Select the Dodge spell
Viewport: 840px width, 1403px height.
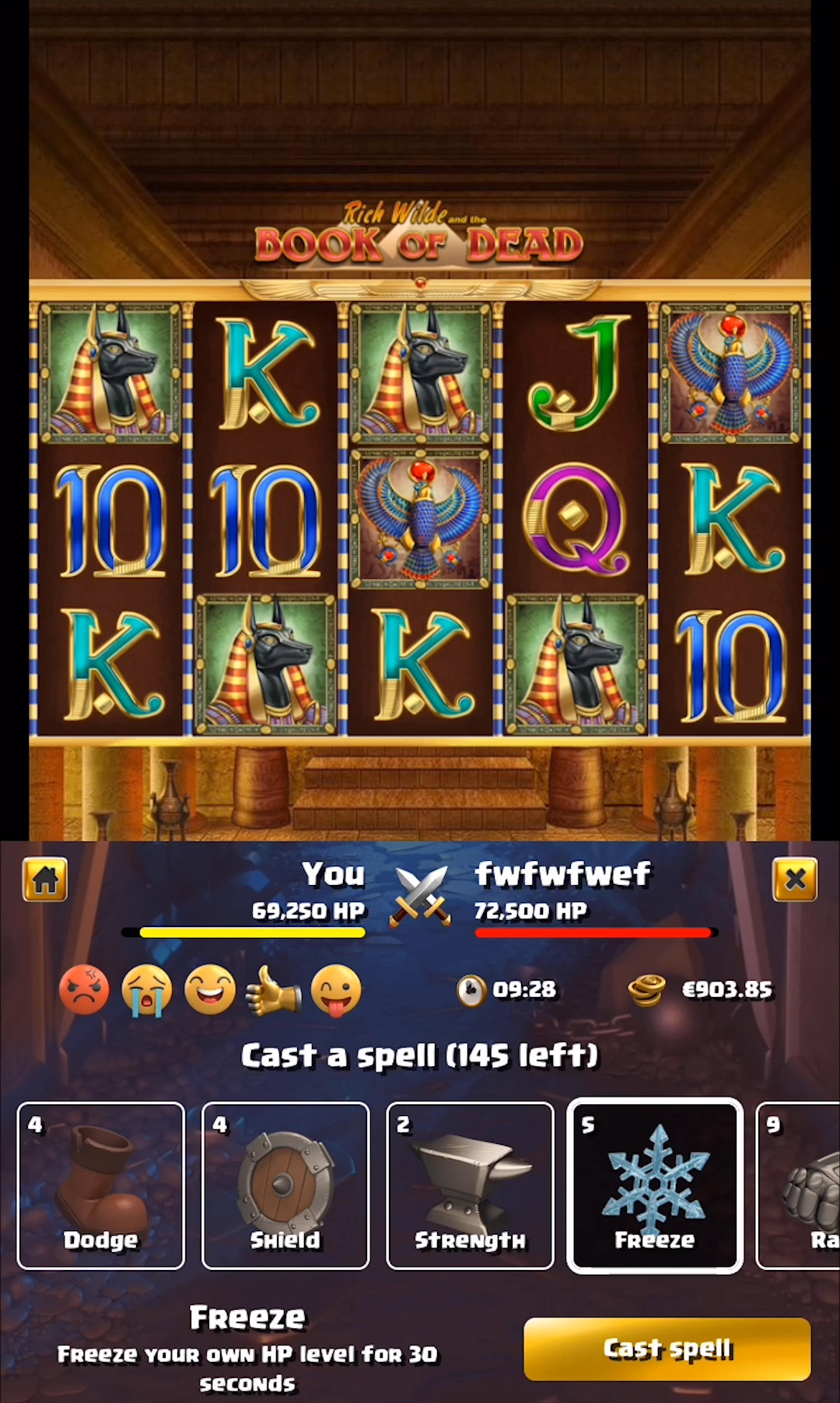101,1185
